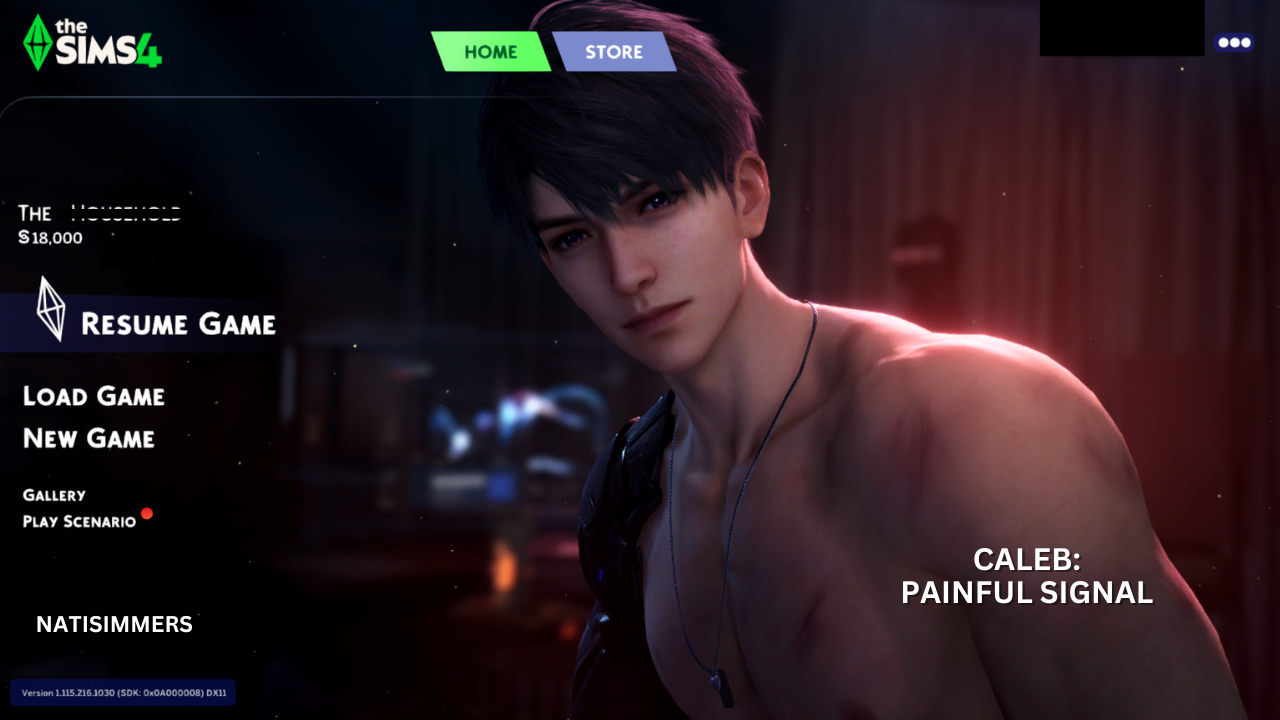The image size is (1280, 720).
Task: Click the version number badge at bottom left
Action: tap(122, 692)
